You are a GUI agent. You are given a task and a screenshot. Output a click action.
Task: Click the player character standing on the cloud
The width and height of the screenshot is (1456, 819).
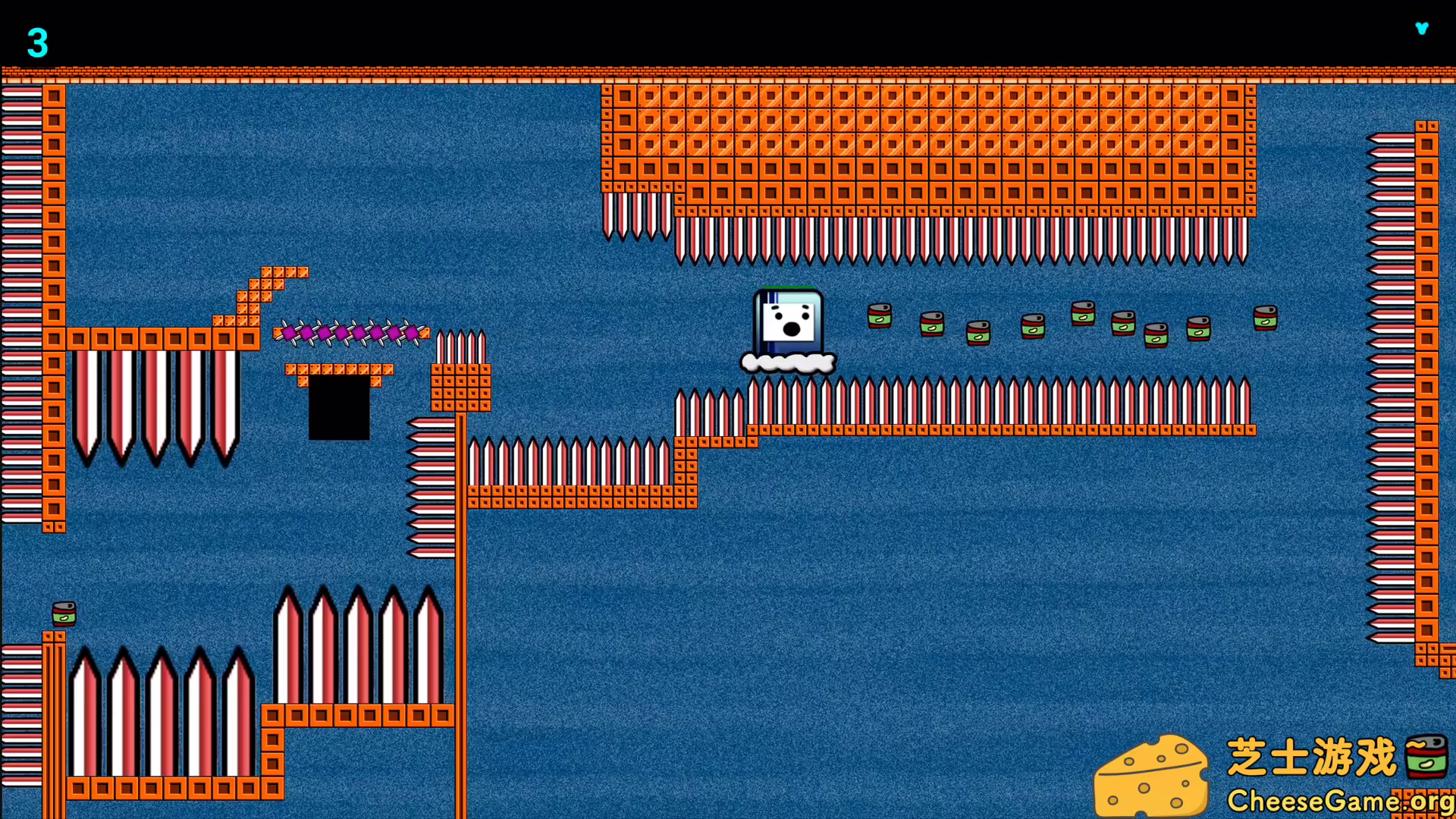tap(789, 322)
